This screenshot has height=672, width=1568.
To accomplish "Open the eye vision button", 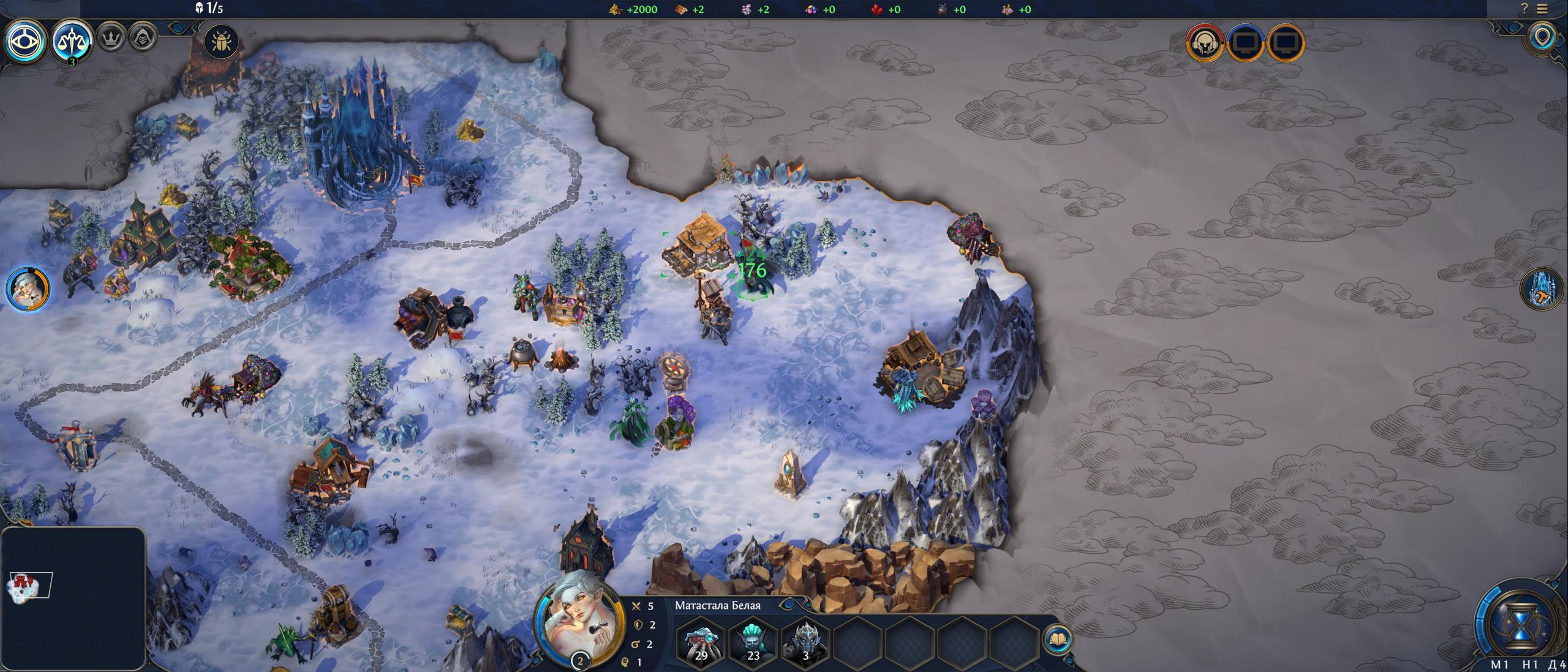I will [25, 42].
